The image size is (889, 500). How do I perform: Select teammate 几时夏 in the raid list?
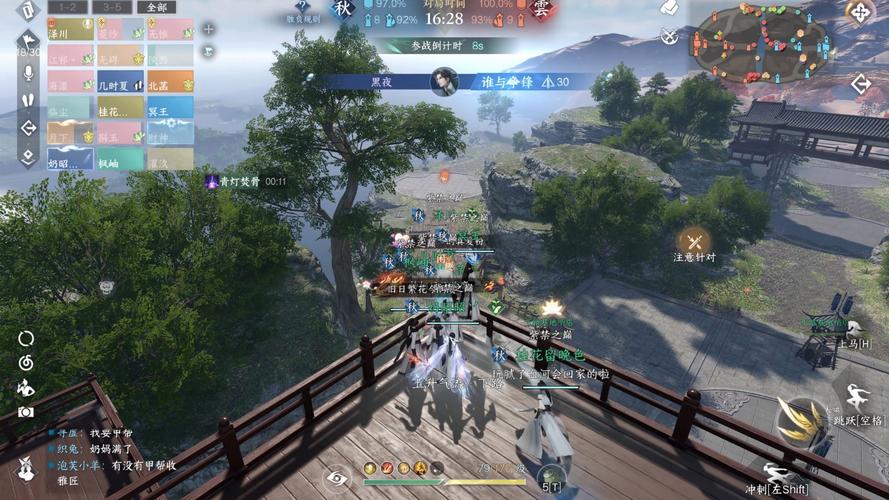tap(119, 84)
